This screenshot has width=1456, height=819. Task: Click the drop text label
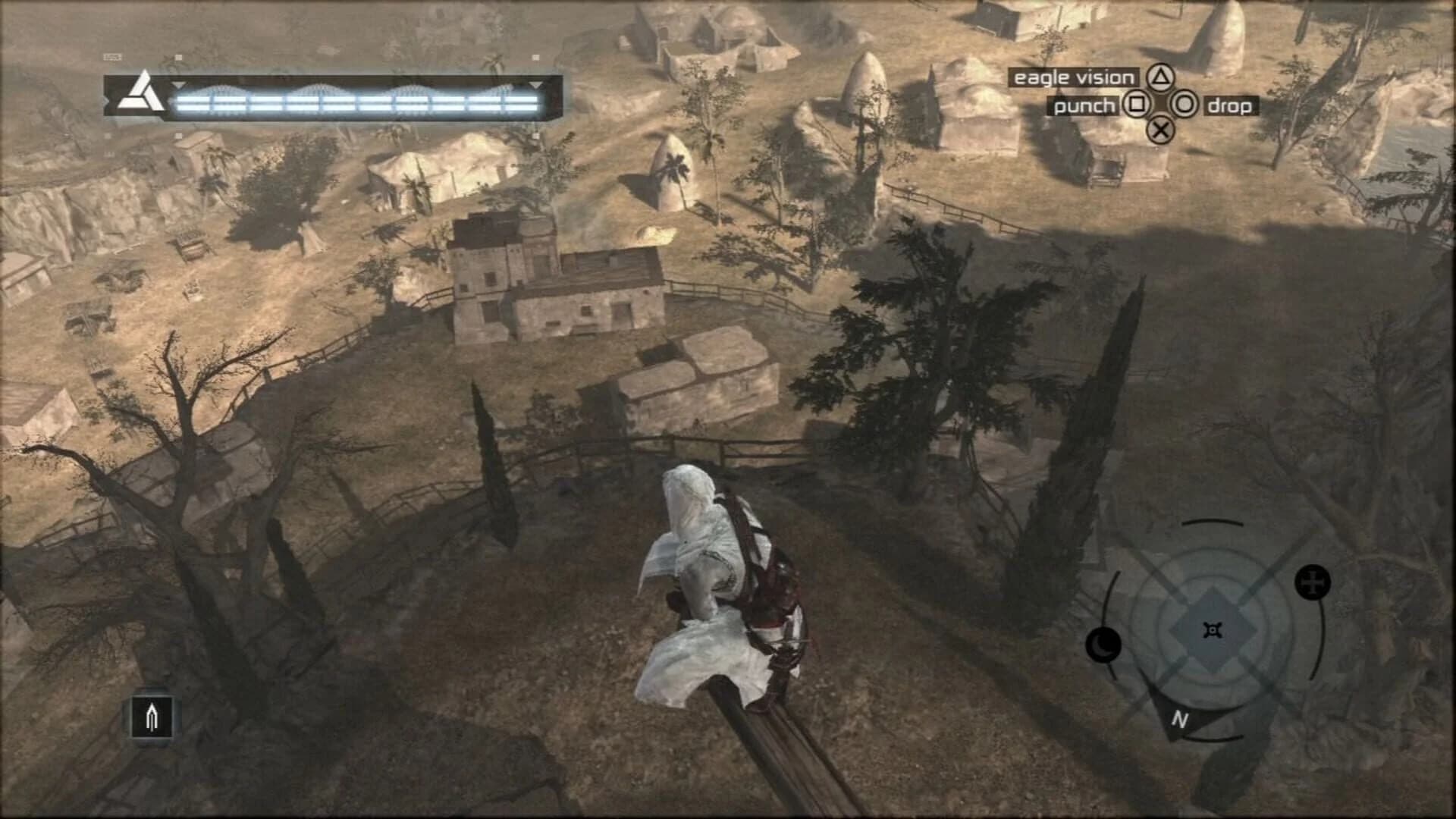click(1232, 106)
